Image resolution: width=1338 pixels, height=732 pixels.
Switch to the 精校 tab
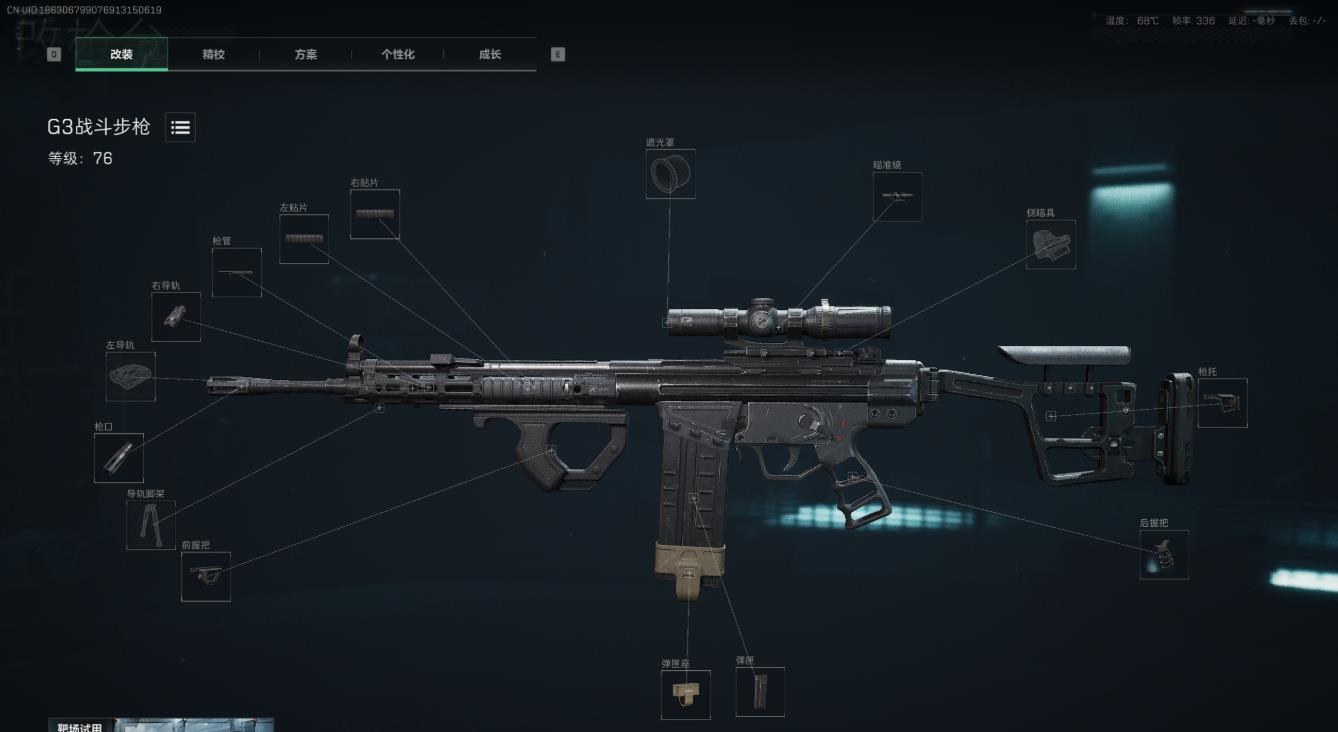[213, 55]
